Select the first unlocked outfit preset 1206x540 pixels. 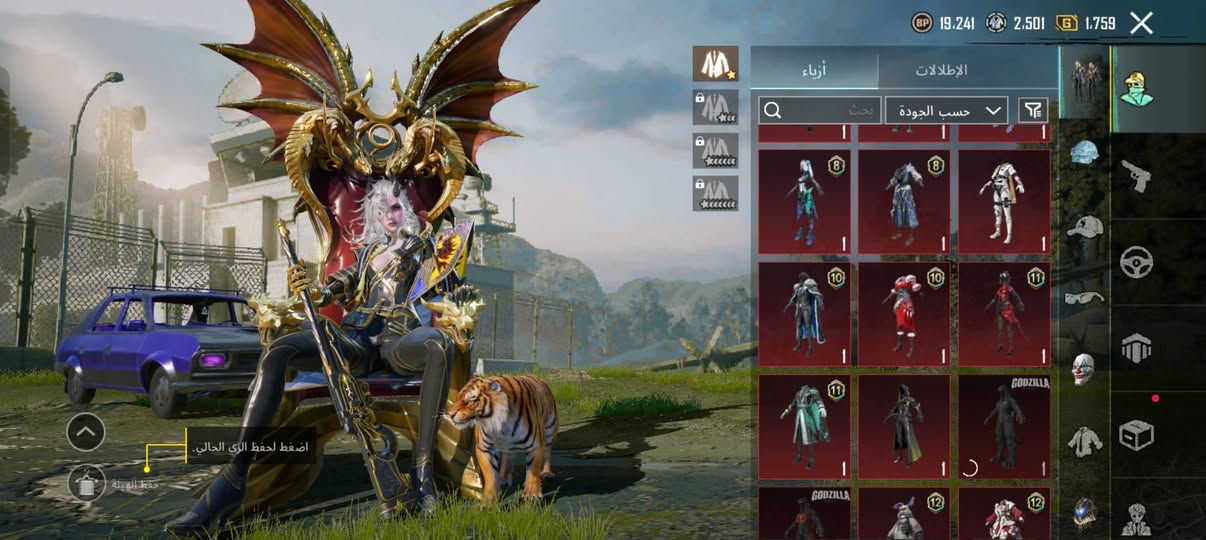(x=715, y=64)
